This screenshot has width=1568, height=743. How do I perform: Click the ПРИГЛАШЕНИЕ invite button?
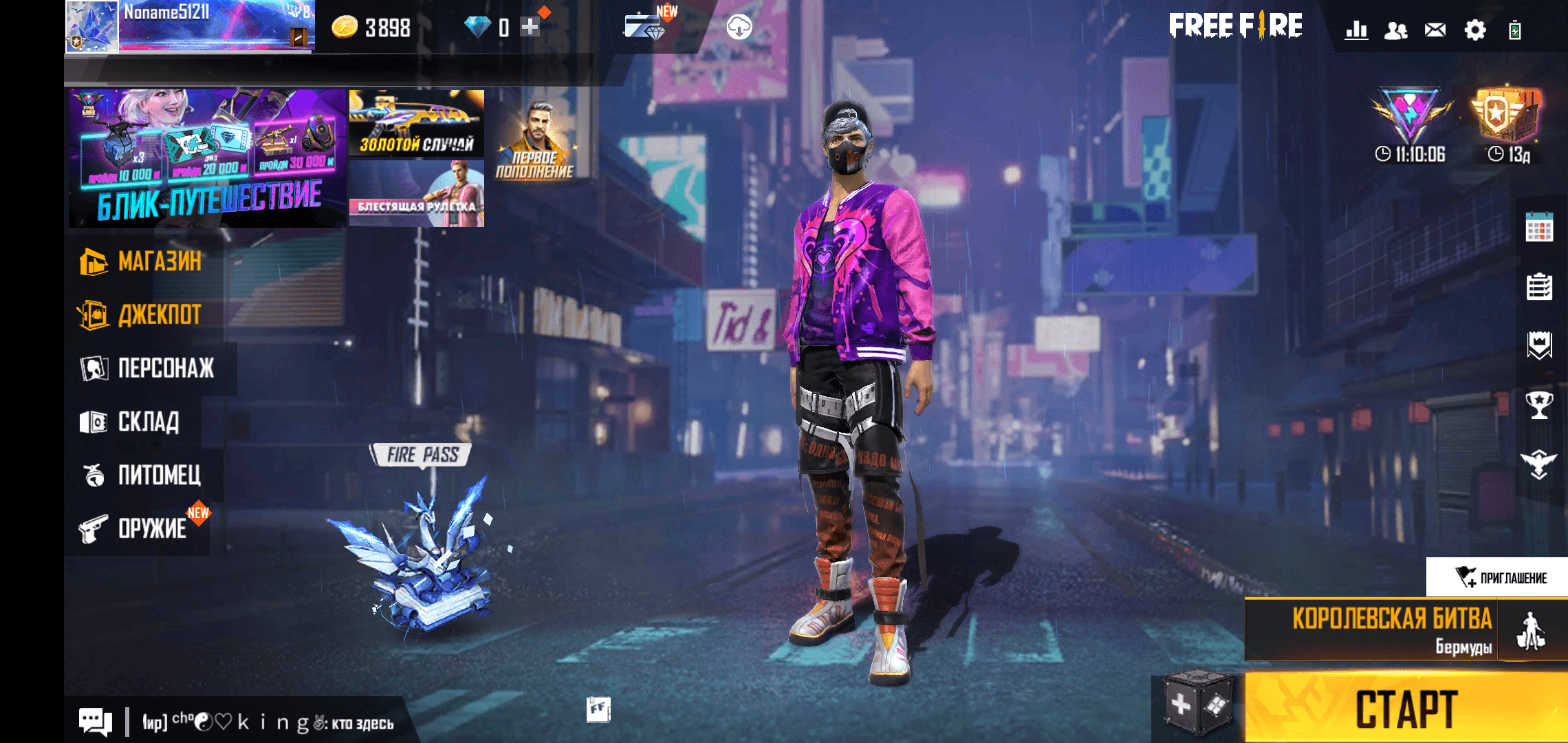1501,577
